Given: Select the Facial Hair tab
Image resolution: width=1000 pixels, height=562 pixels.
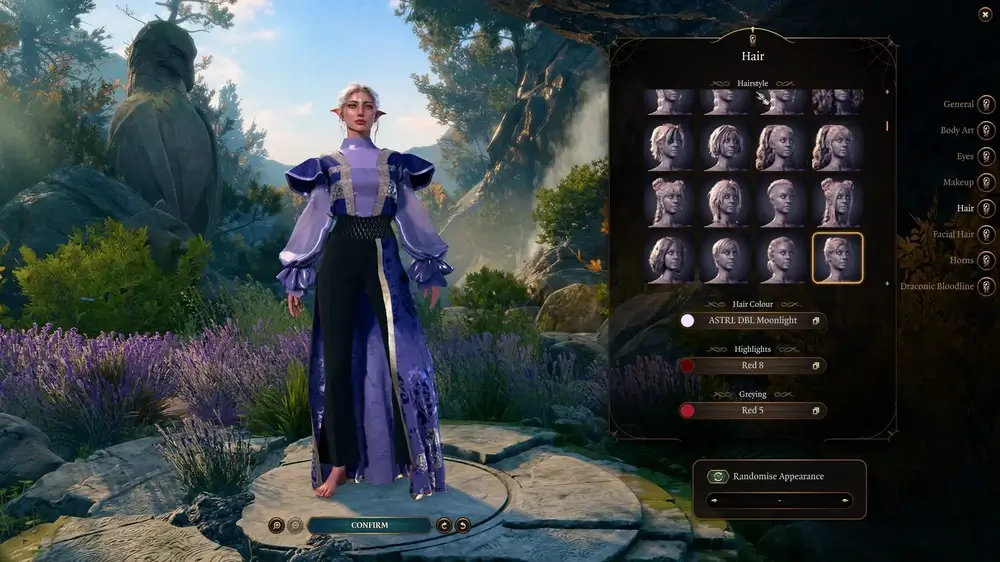Looking at the screenshot, I should pos(986,234).
